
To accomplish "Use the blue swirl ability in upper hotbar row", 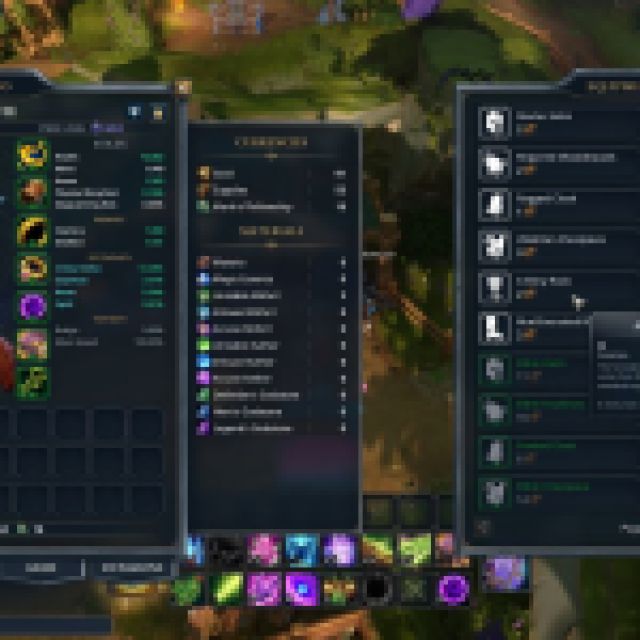I will pyautogui.click(x=301, y=549).
